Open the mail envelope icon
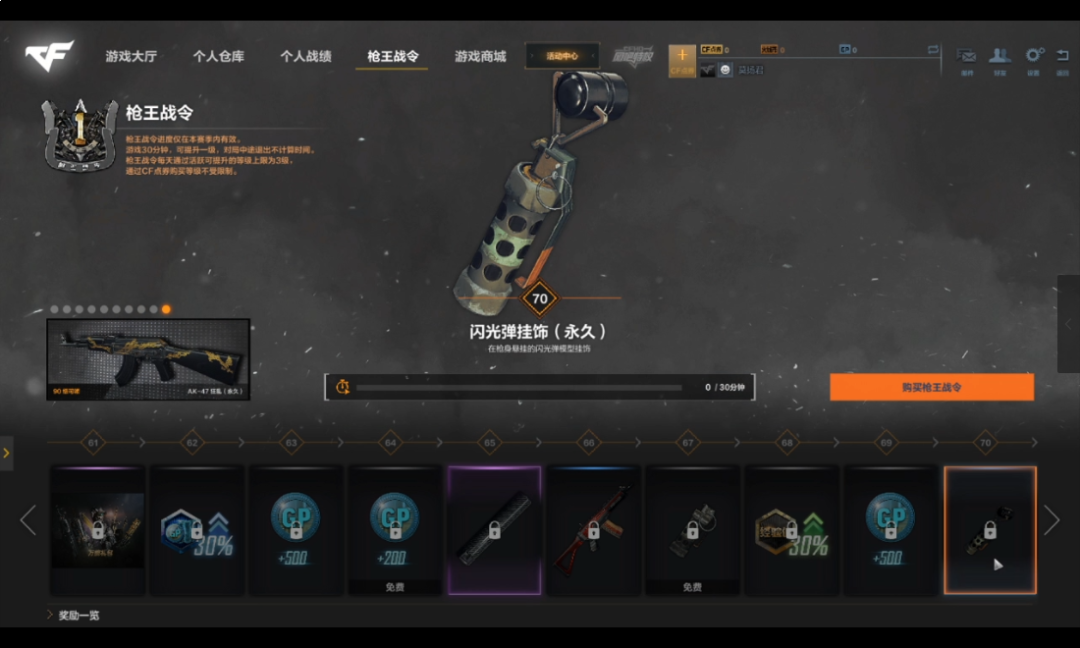This screenshot has width=1080, height=648. tap(966, 57)
